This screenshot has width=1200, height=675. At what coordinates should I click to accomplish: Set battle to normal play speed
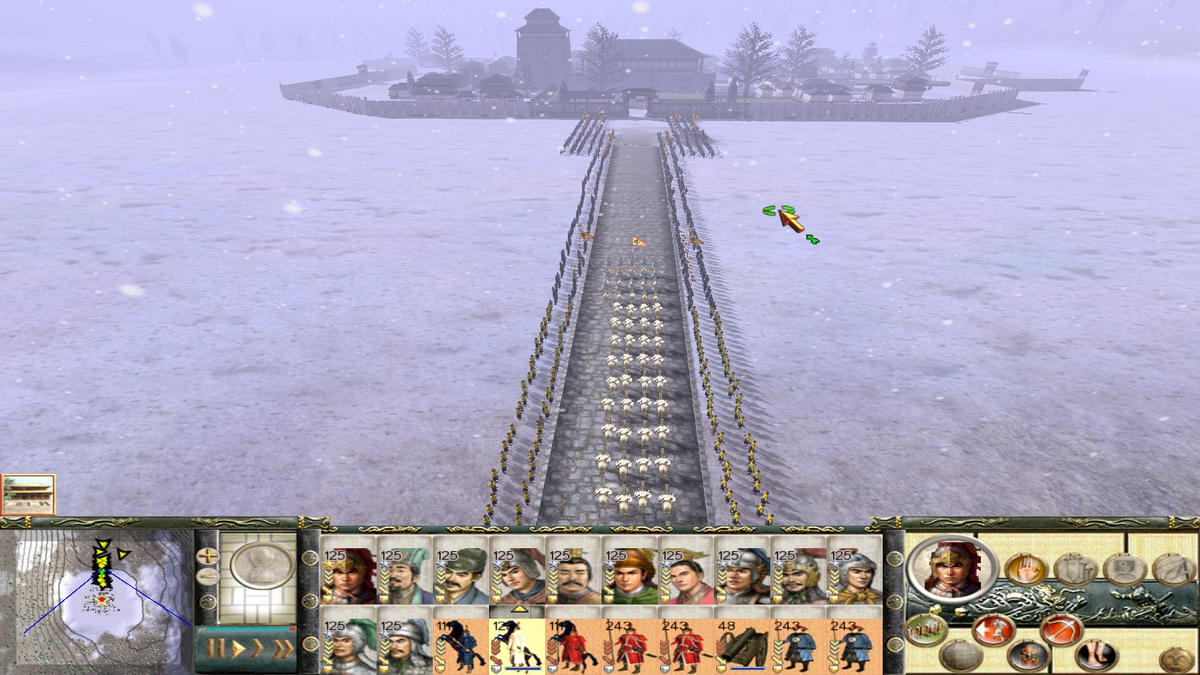point(238,650)
